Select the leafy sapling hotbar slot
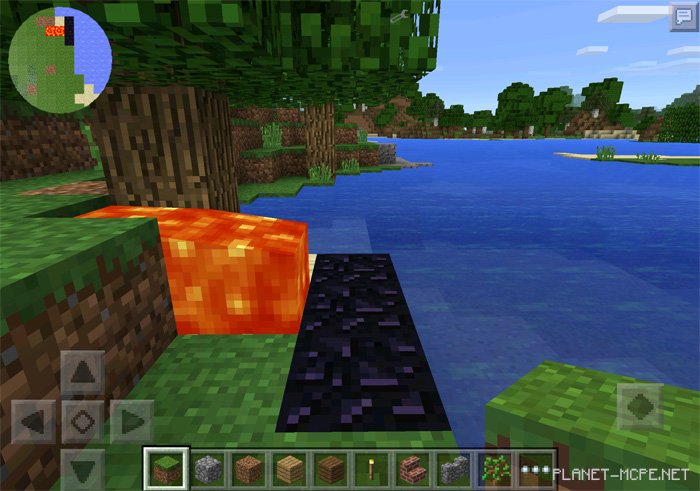Screen dimensions: 700x491 494,467
